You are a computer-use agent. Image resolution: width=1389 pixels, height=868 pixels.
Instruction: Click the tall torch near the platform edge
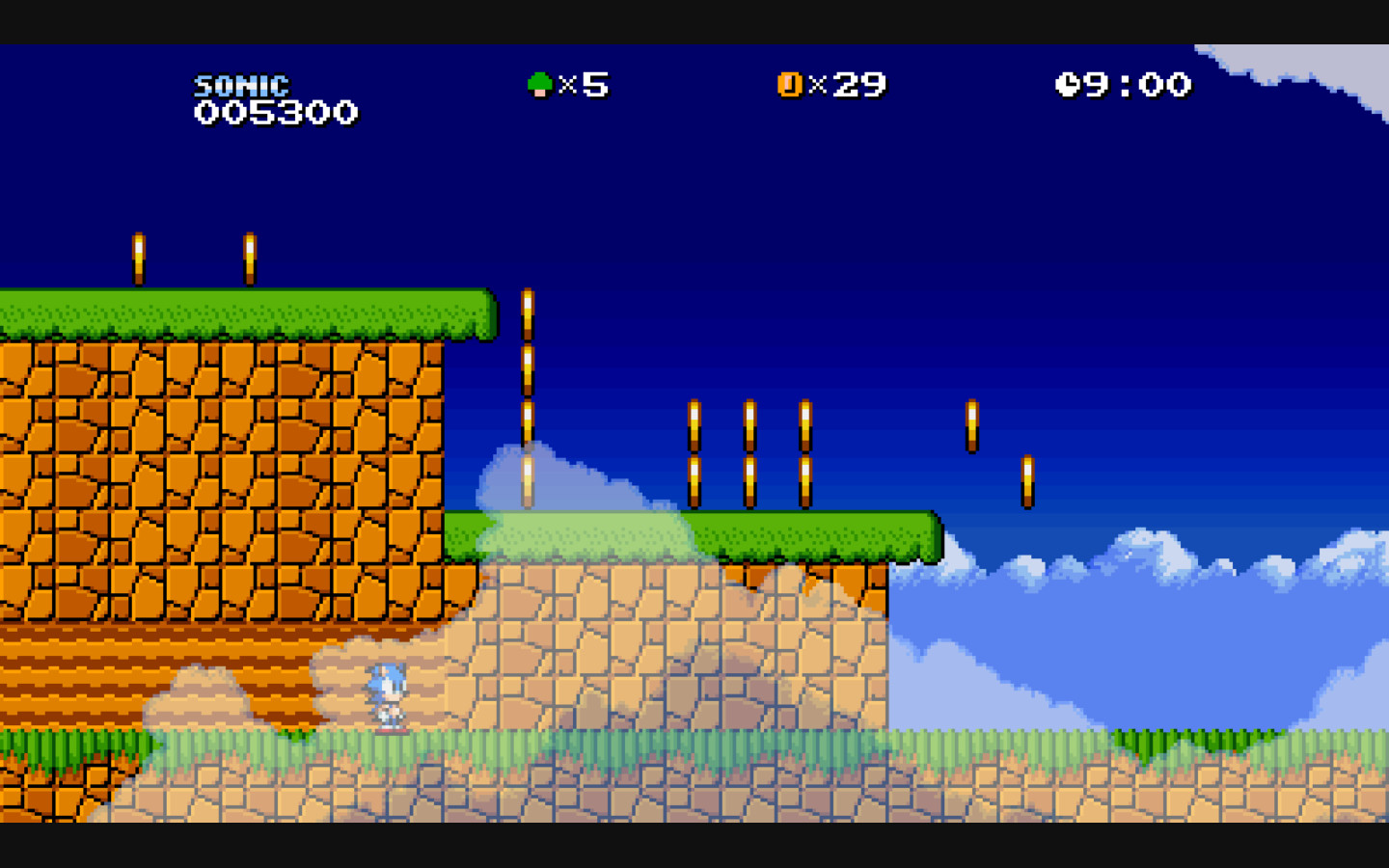[527, 395]
